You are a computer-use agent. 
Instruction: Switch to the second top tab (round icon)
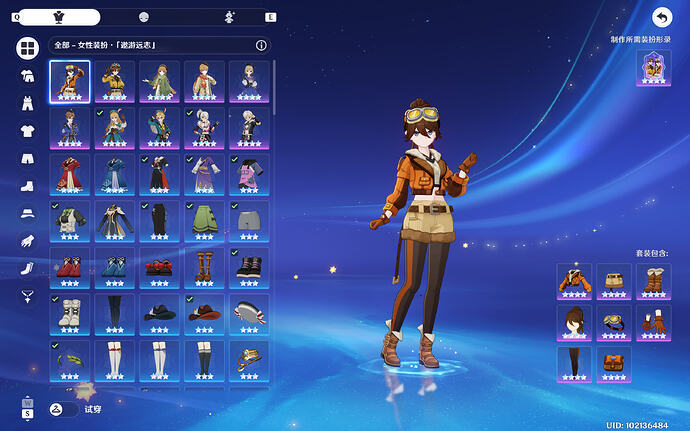(144, 17)
